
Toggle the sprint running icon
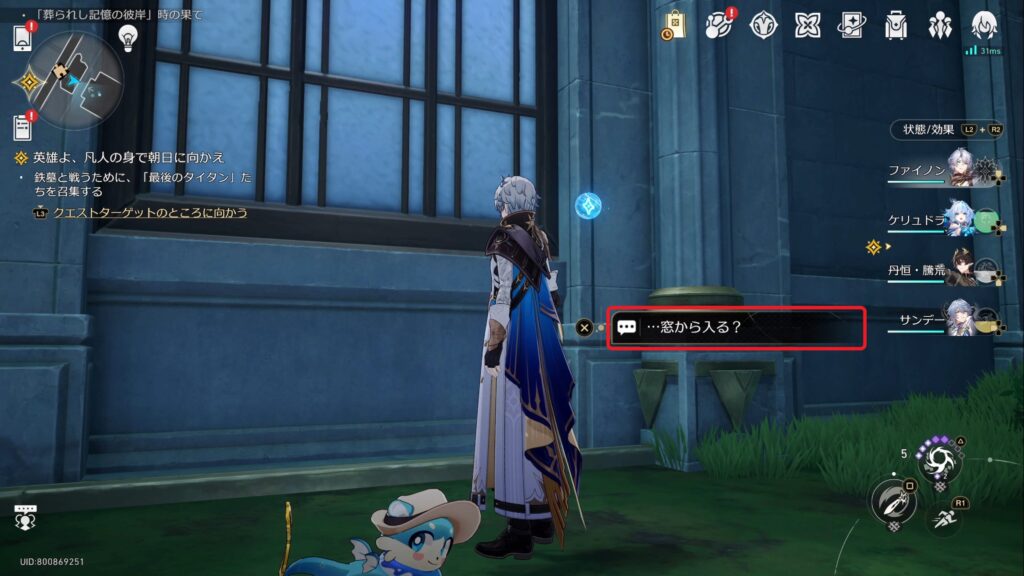(943, 518)
